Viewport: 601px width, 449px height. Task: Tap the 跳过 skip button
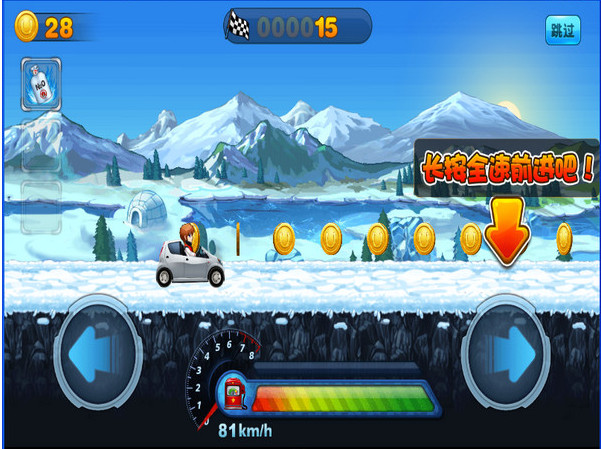coord(563,29)
